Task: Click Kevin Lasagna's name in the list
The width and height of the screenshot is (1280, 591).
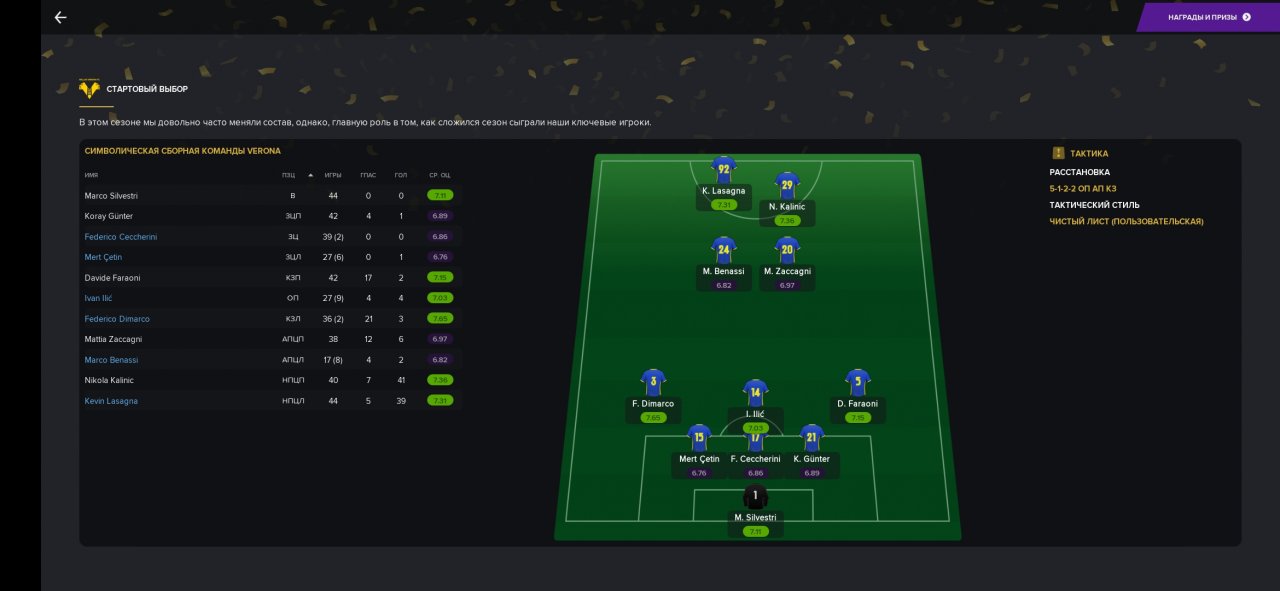Action: pyautogui.click(x=111, y=401)
